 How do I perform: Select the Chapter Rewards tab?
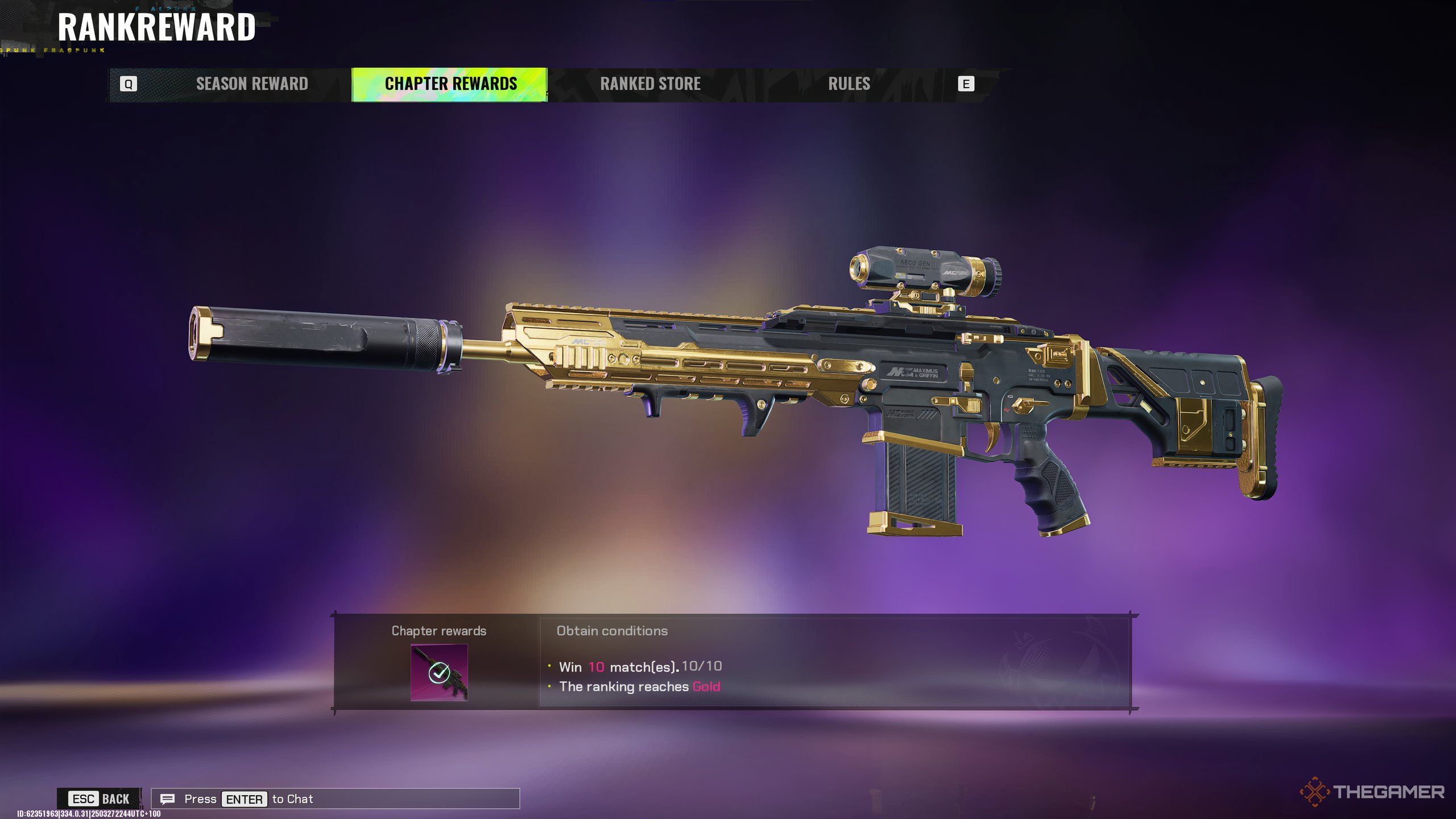pos(450,84)
